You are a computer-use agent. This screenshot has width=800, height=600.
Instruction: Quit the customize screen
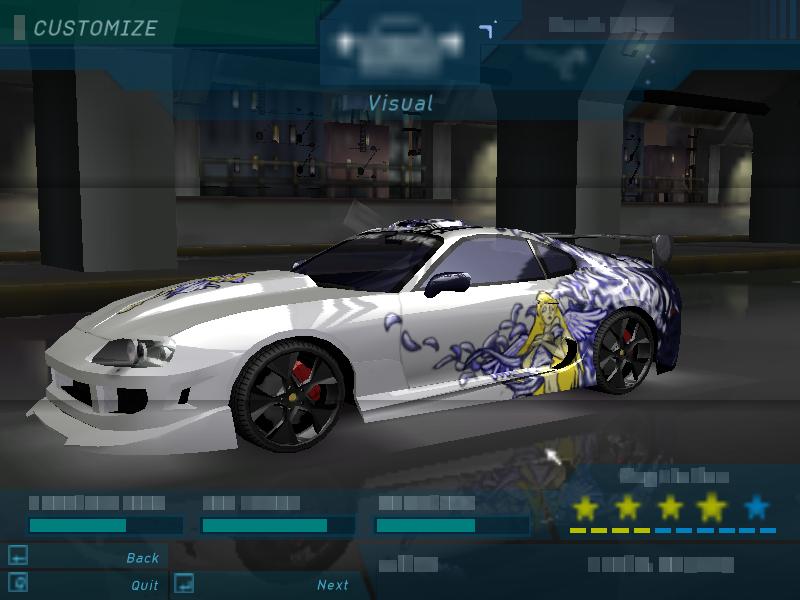pyautogui.click(x=144, y=585)
